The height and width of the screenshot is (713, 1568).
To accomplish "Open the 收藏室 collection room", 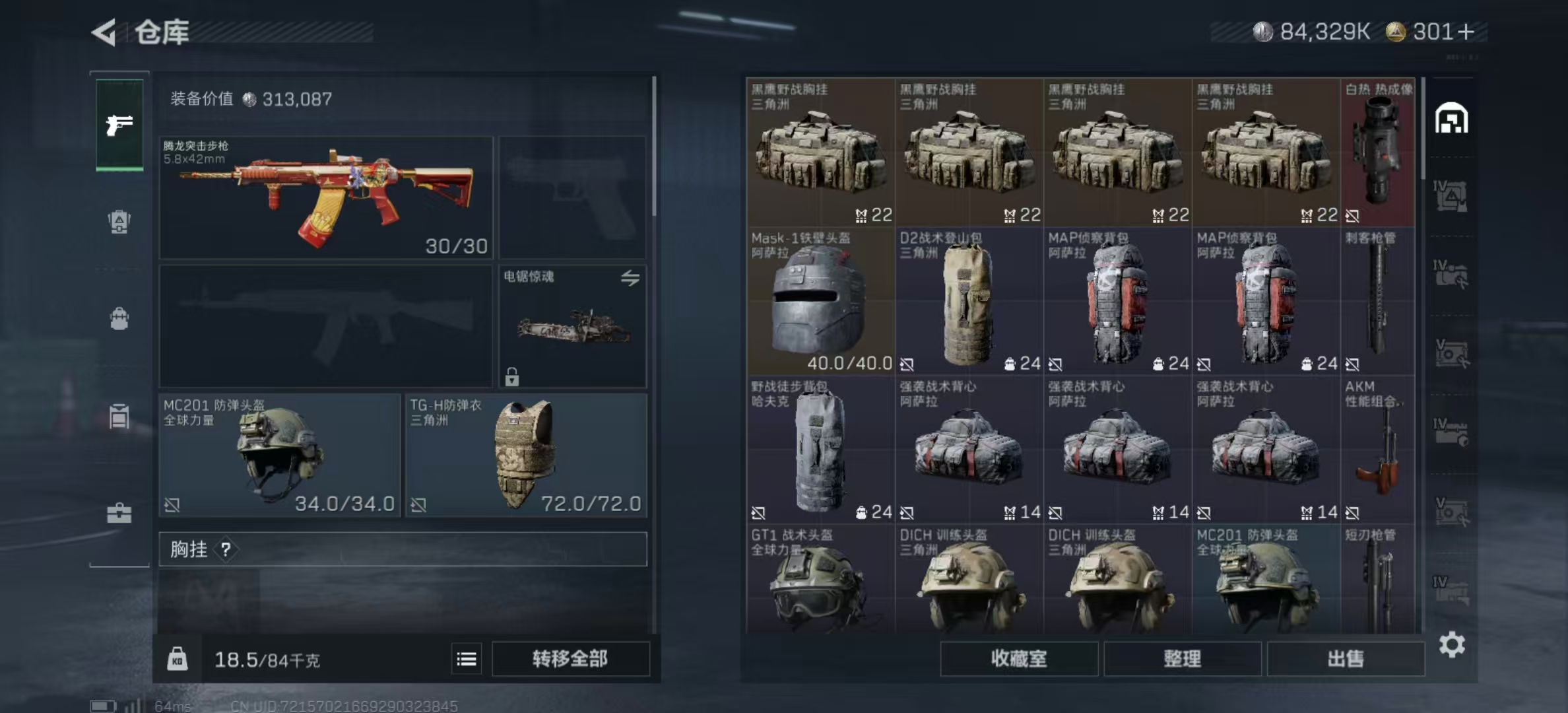I will [1018, 659].
